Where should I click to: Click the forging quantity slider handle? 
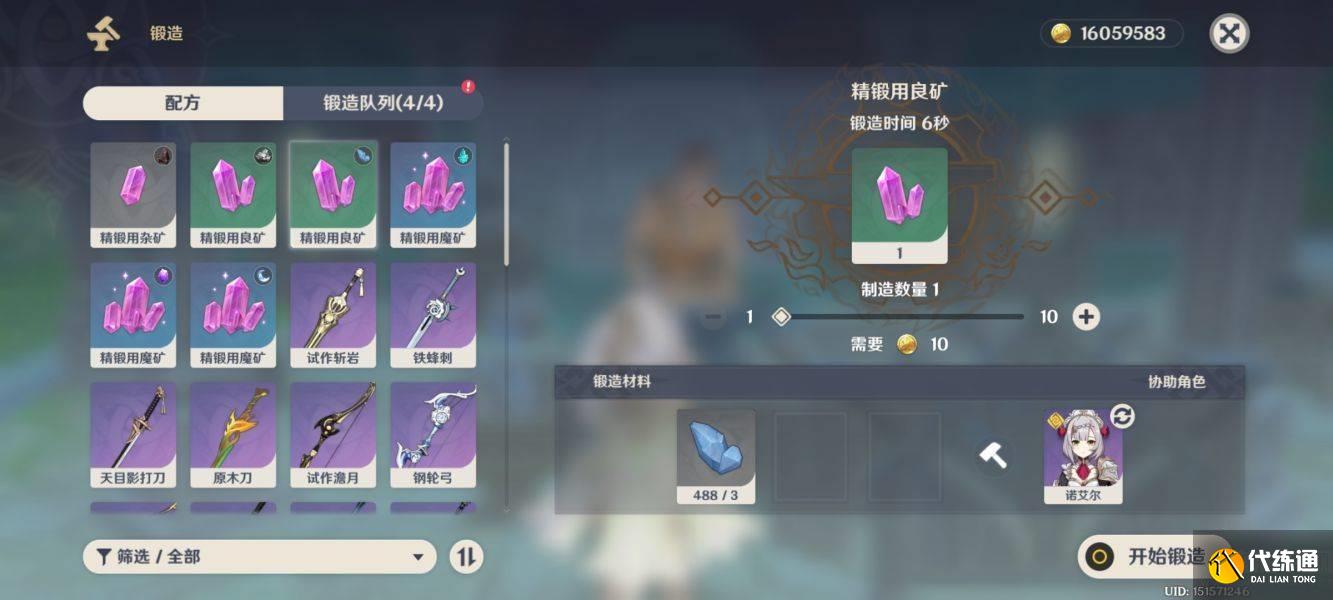coord(782,317)
